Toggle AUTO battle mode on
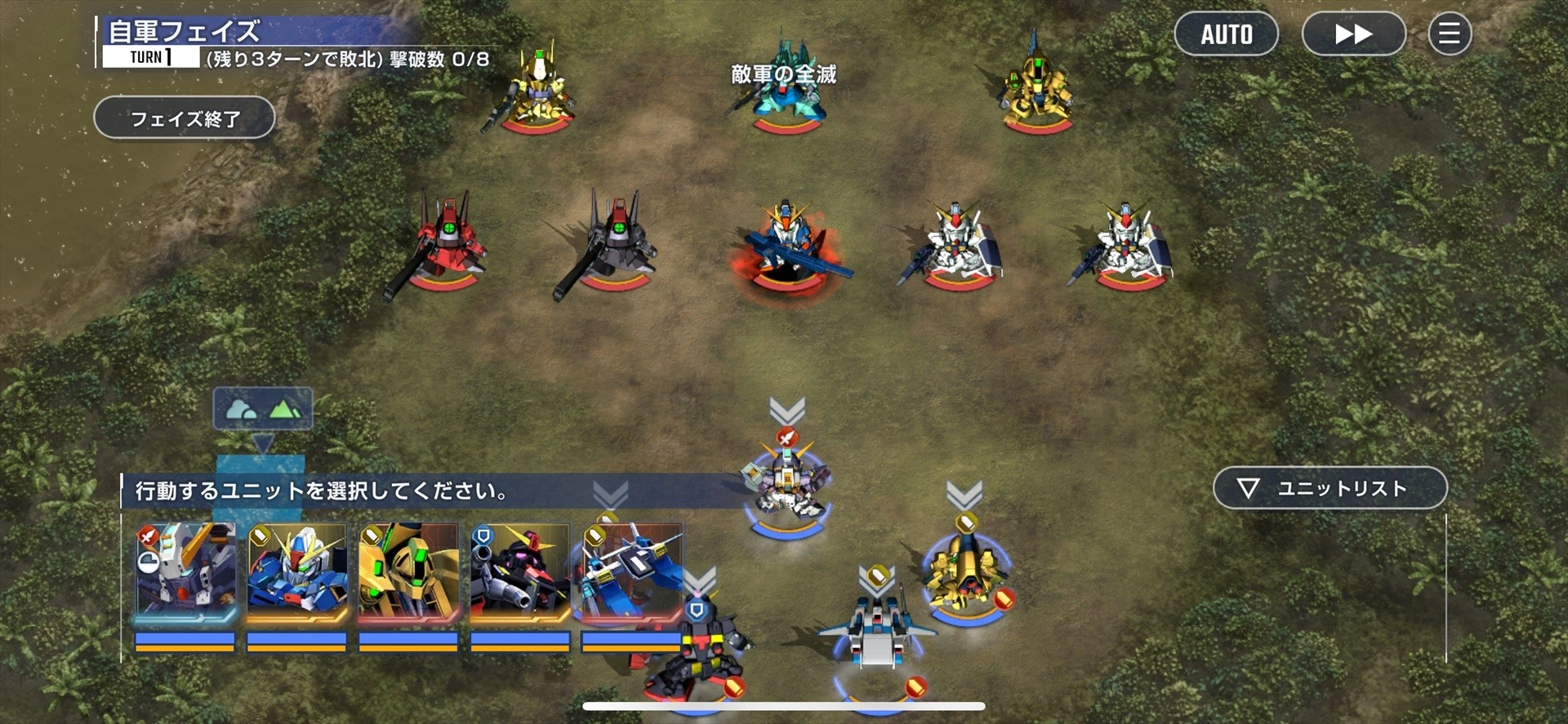Screen dimensions: 1568x724 tap(1226, 34)
